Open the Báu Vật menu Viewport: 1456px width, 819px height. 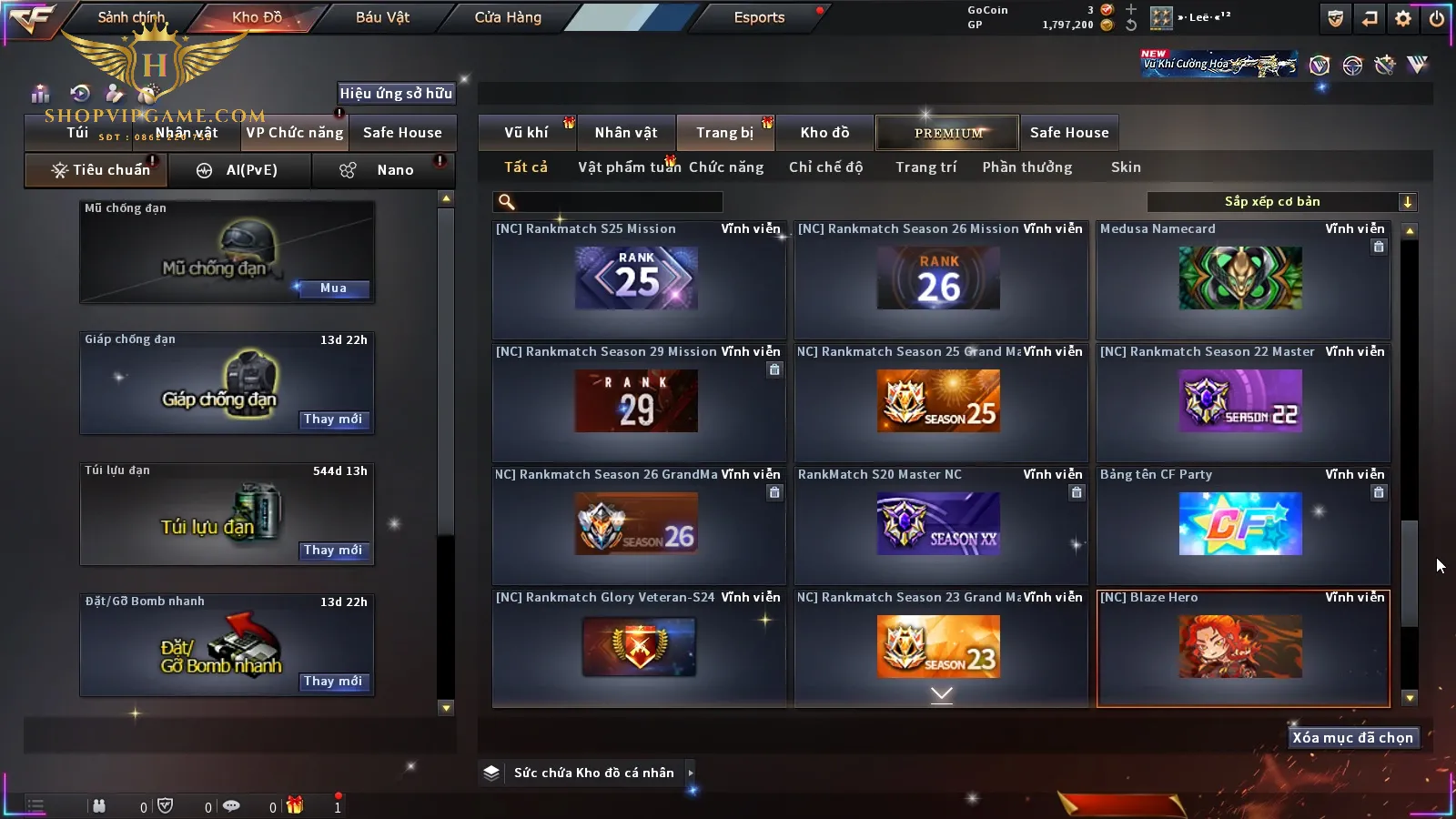click(382, 17)
